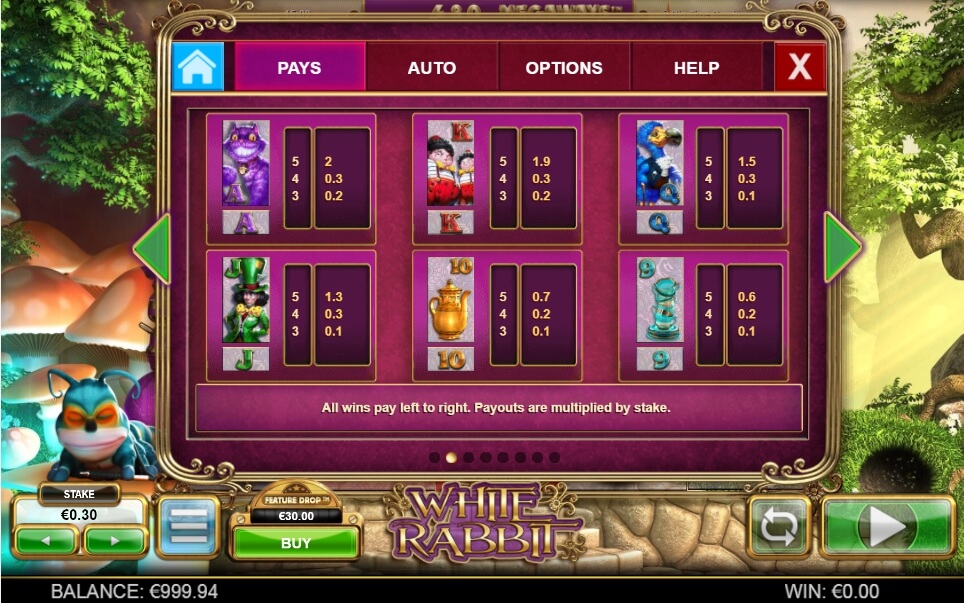Spin the reels with the green play button
Image resolution: width=964 pixels, height=603 pixels.
tap(887, 527)
